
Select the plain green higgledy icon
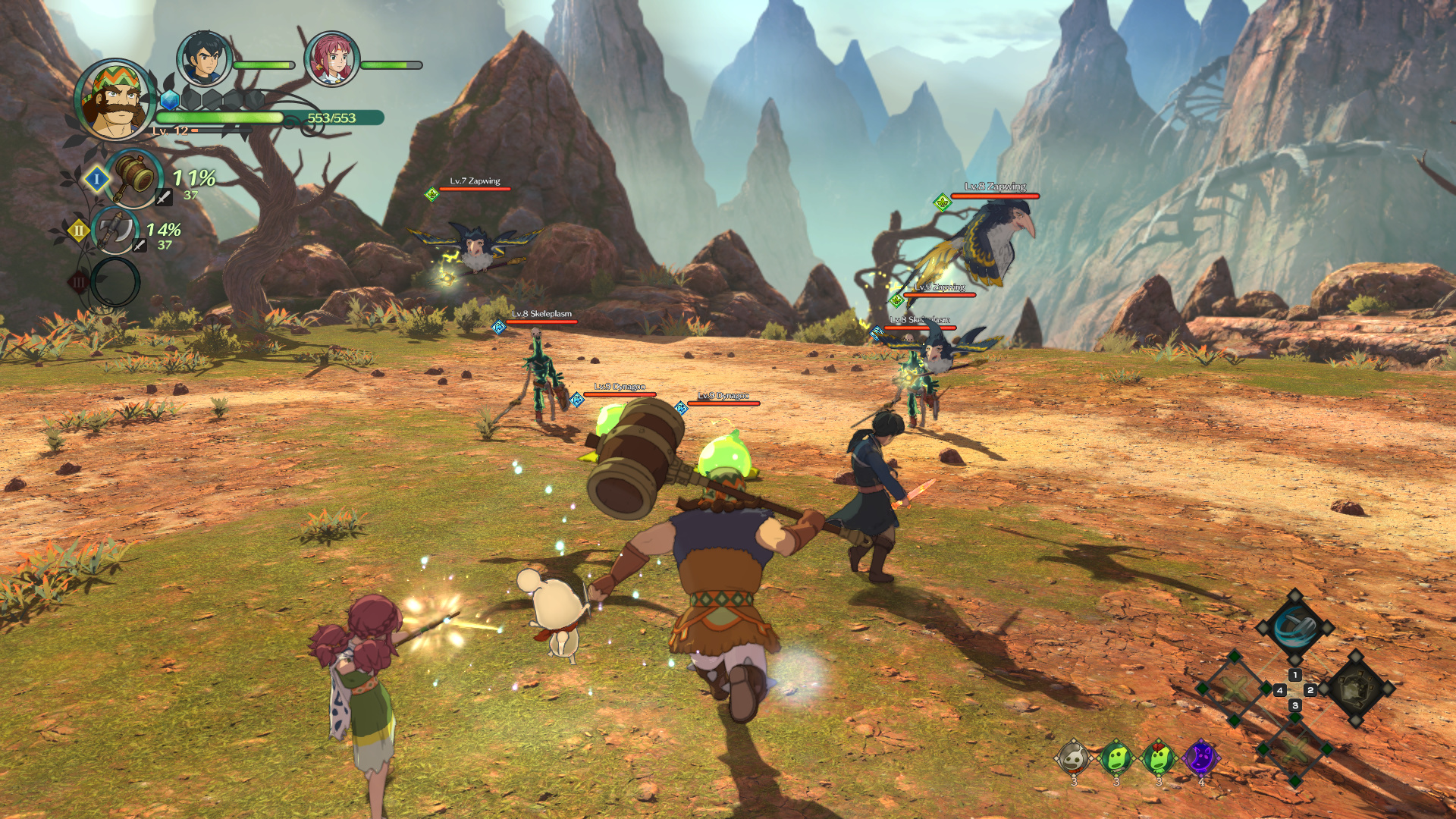pos(1116,758)
